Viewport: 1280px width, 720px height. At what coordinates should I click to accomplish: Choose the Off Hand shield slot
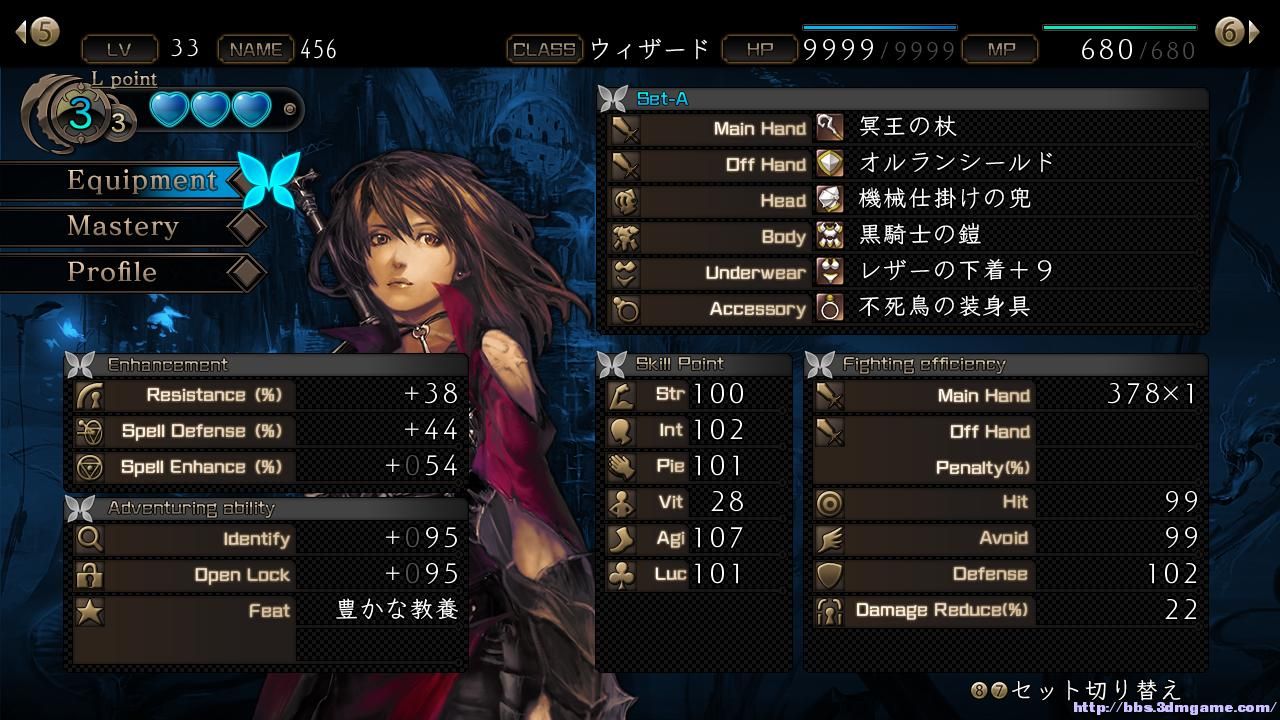point(905,164)
